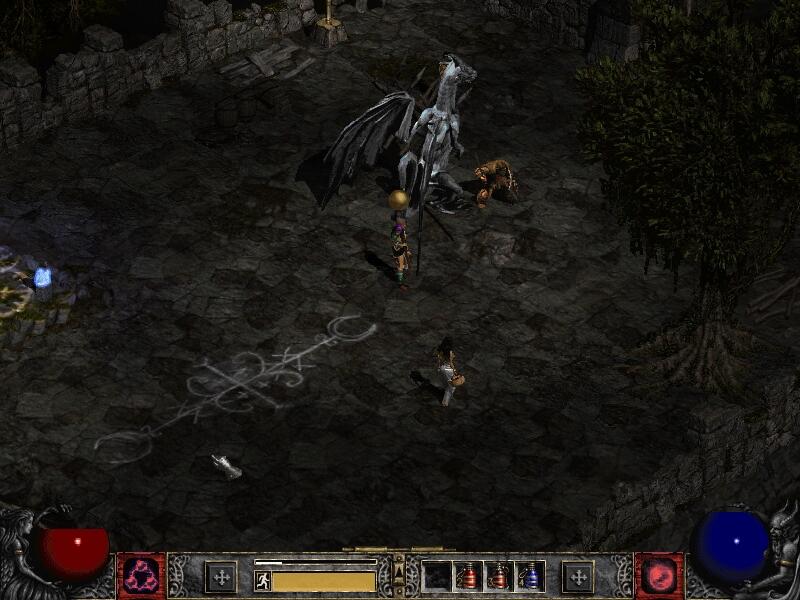Click the cross-arrow button beside the left skill icon
This screenshot has width=800, height=600.
221,577
